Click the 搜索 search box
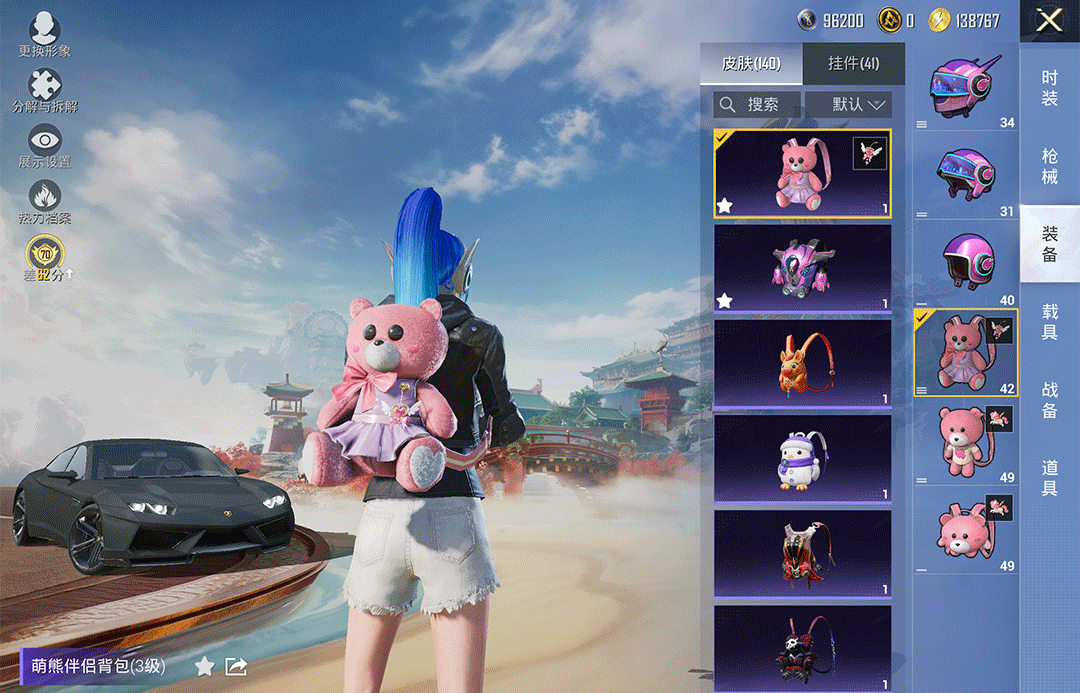 pyautogui.click(x=757, y=104)
